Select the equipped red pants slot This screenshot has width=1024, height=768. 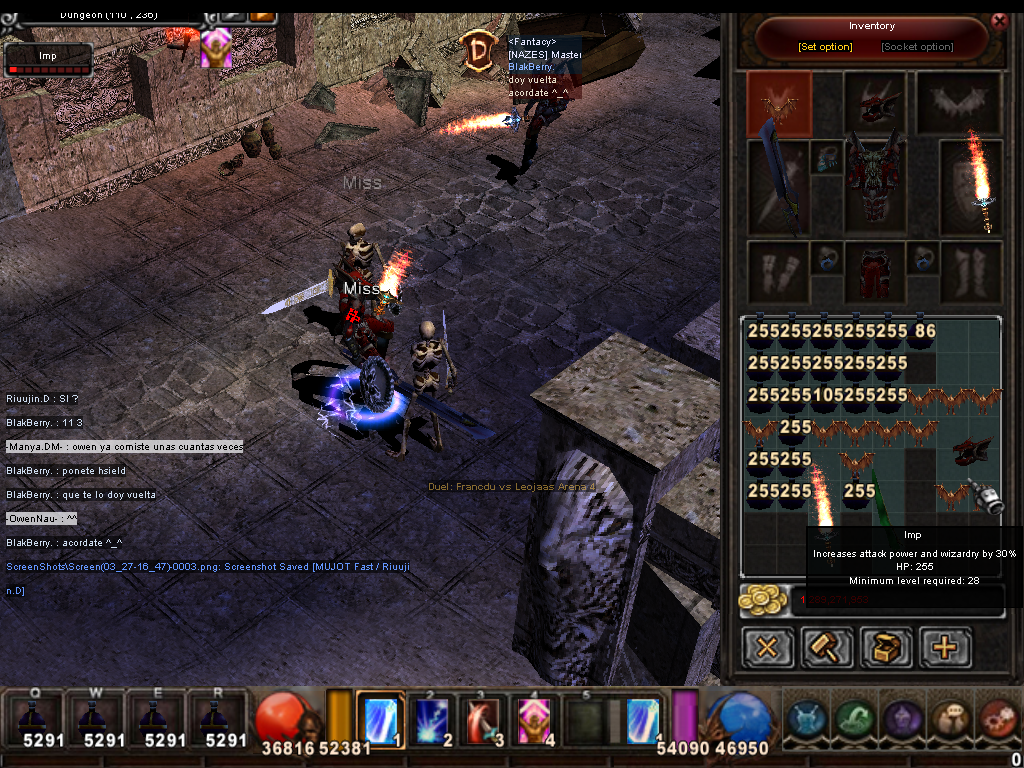click(x=874, y=271)
